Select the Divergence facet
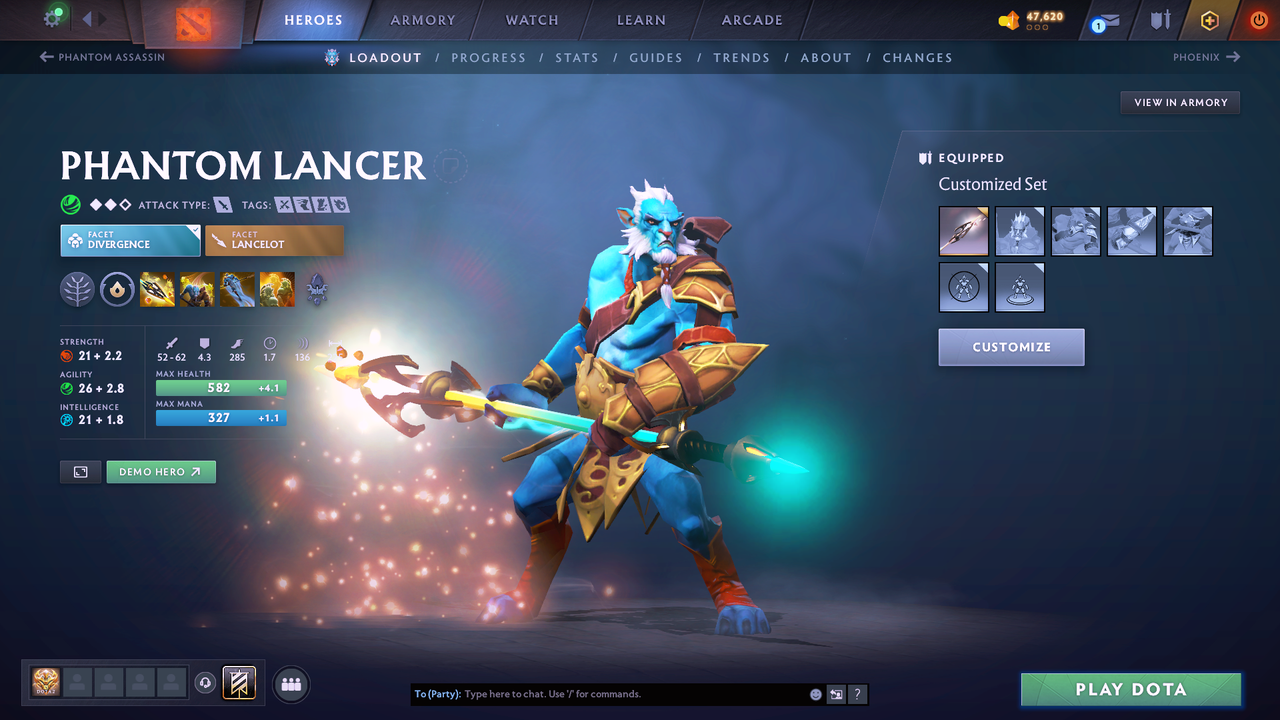This screenshot has height=720, width=1280. [x=130, y=240]
